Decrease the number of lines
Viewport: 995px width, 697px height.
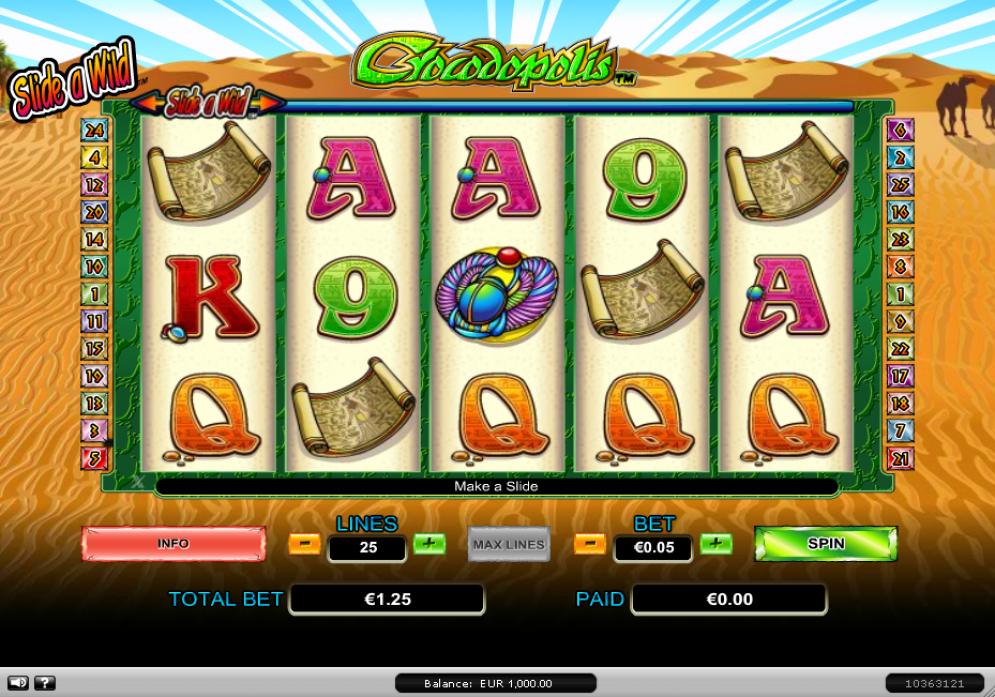304,544
